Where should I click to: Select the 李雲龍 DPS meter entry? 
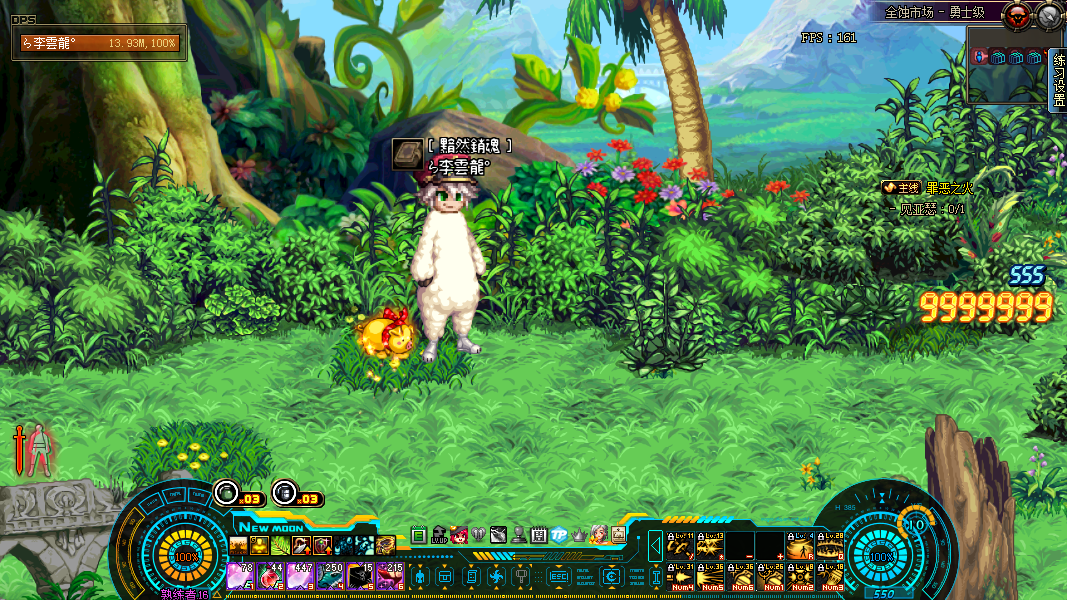(99, 44)
